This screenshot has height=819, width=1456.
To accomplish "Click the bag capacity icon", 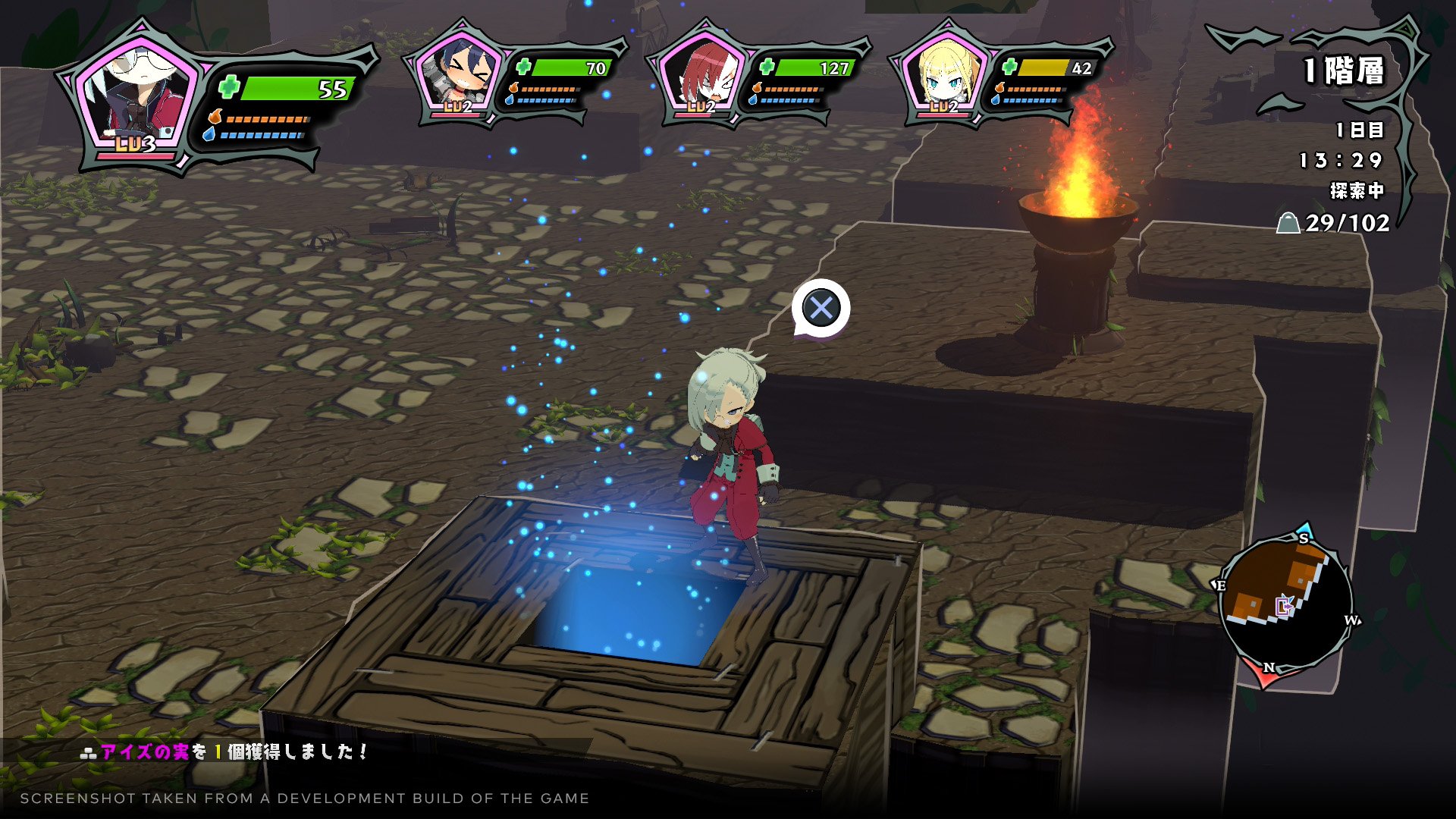I will click(1288, 223).
